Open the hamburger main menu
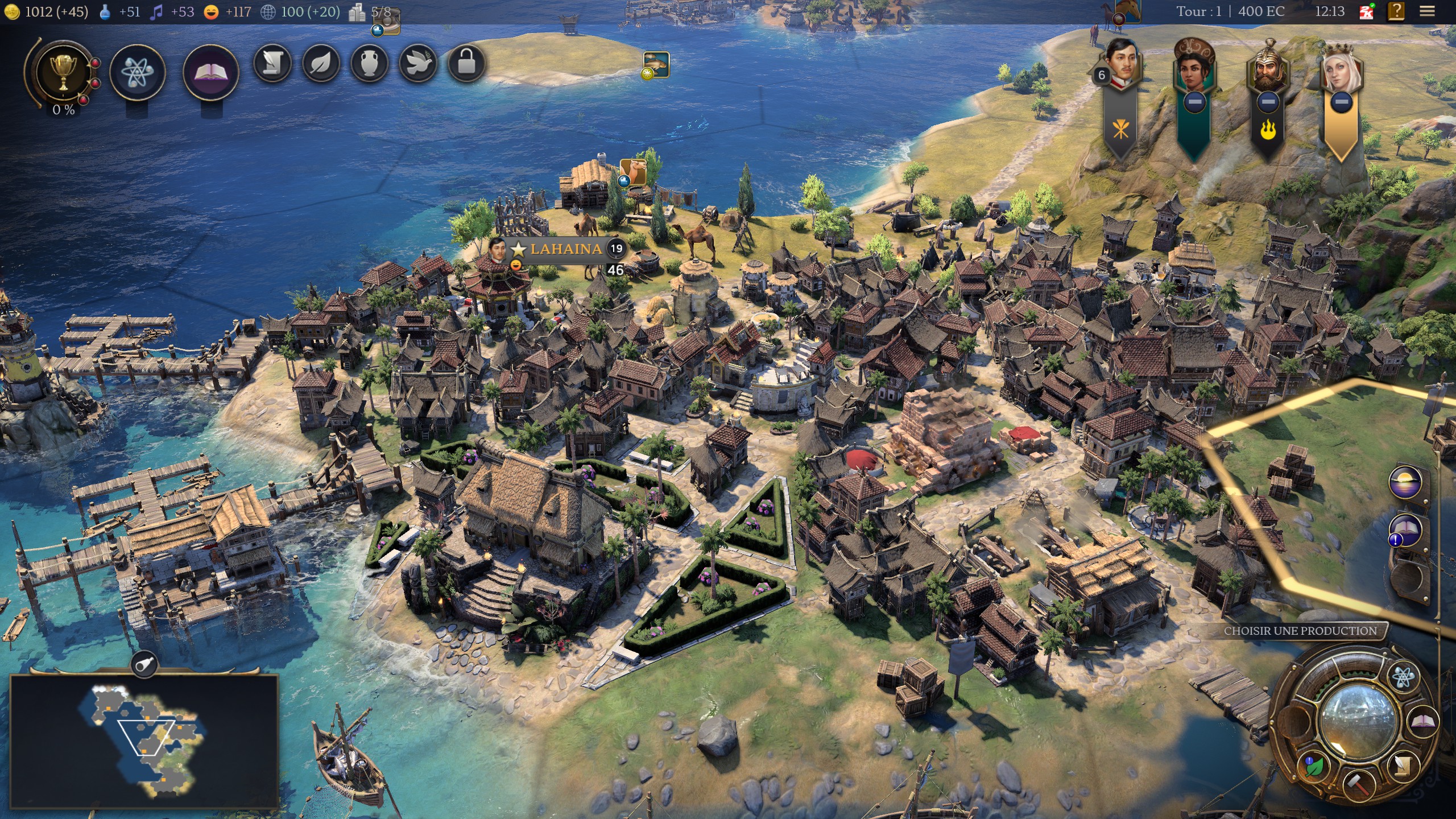This screenshot has height=819, width=1456. [1427, 11]
